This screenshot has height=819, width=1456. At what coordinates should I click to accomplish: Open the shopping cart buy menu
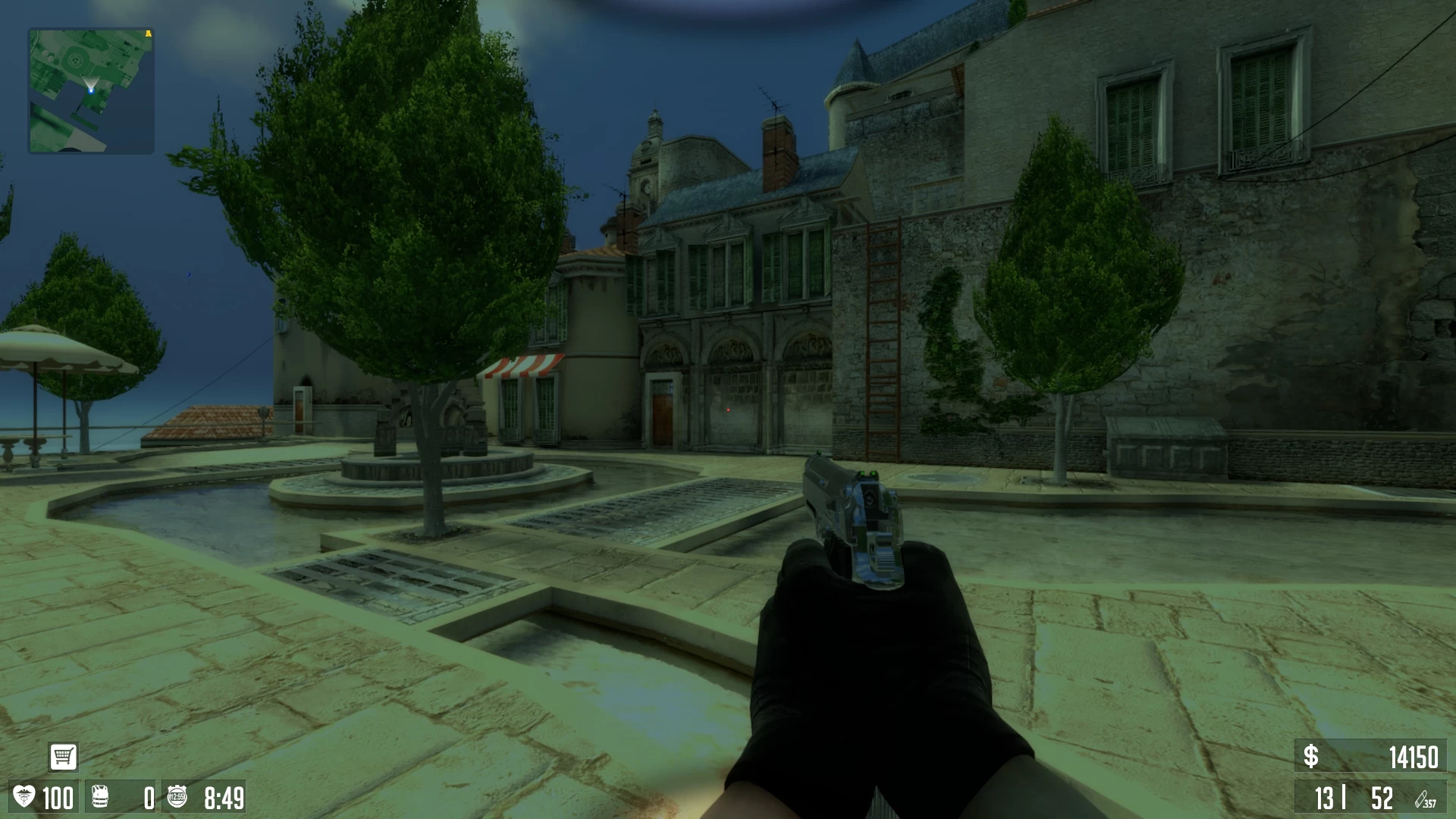click(x=63, y=756)
